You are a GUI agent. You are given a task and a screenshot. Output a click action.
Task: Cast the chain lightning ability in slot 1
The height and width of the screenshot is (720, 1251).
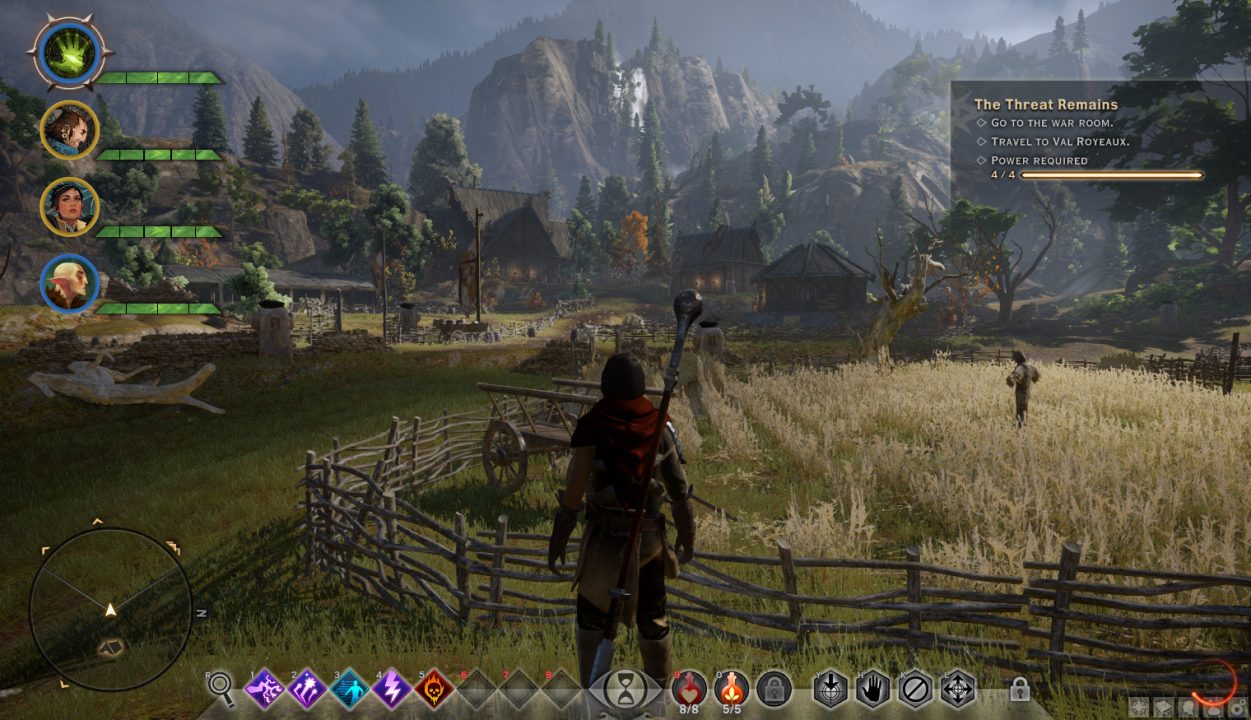(265, 689)
